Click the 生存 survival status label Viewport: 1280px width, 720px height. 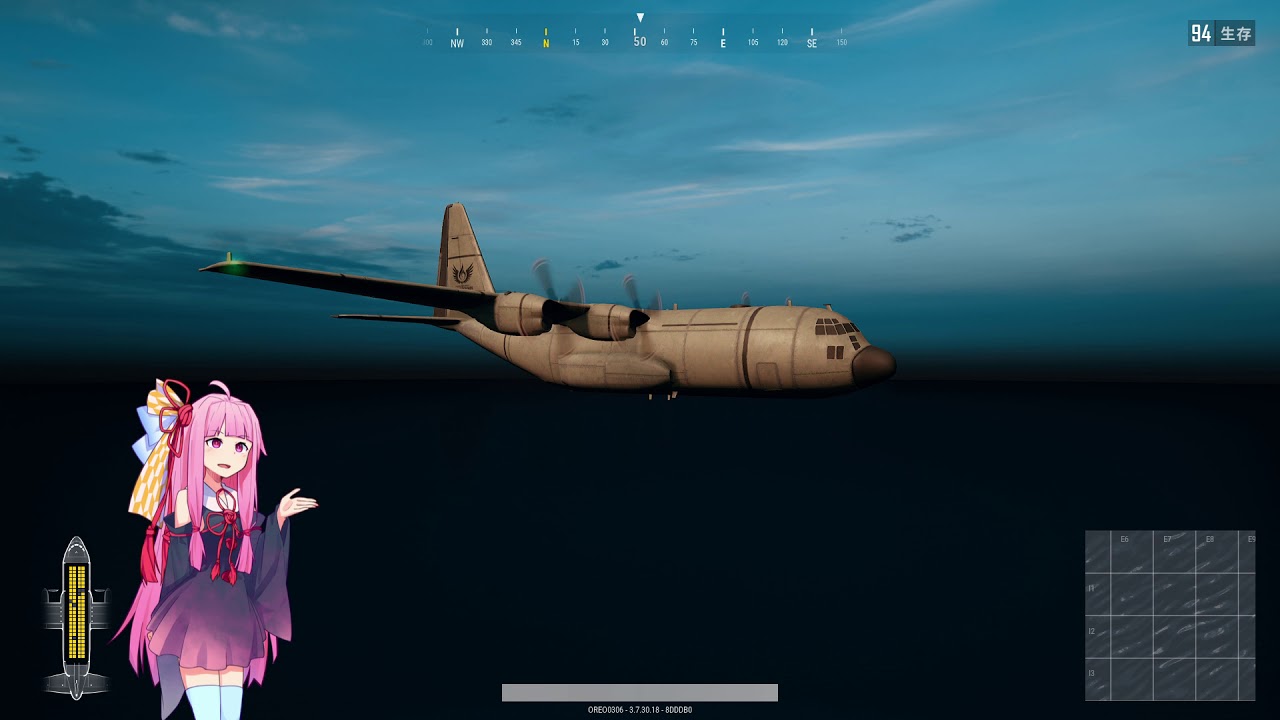click(1234, 31)
